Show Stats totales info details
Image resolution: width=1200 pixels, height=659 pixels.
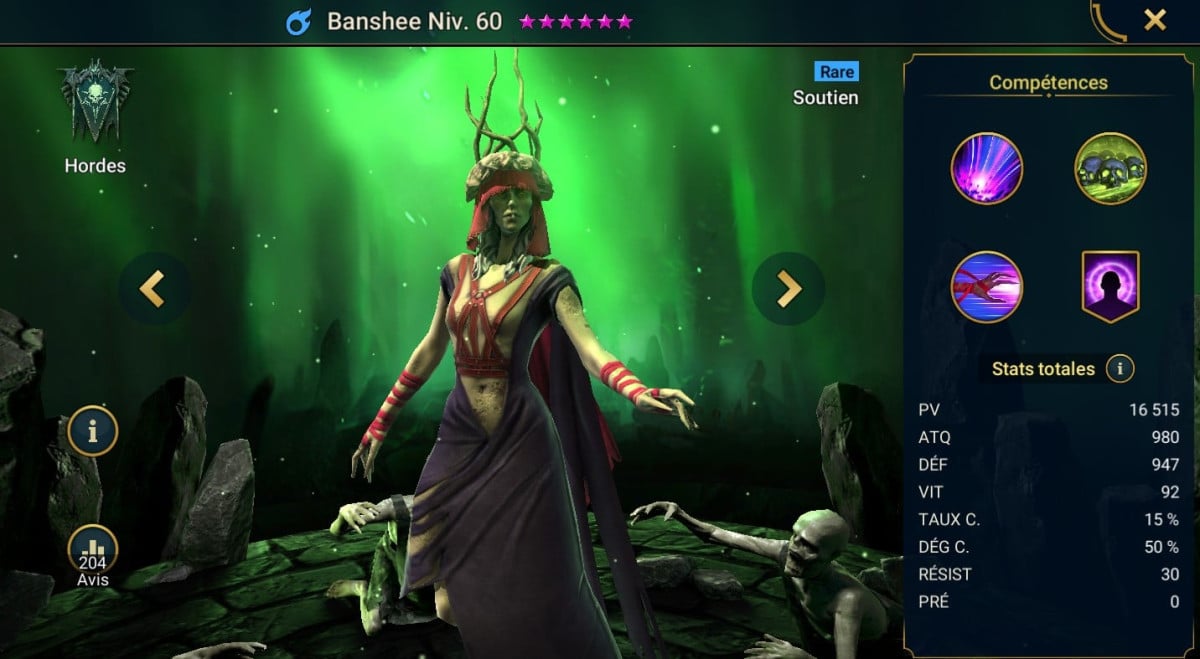(x=1120, y=369)
